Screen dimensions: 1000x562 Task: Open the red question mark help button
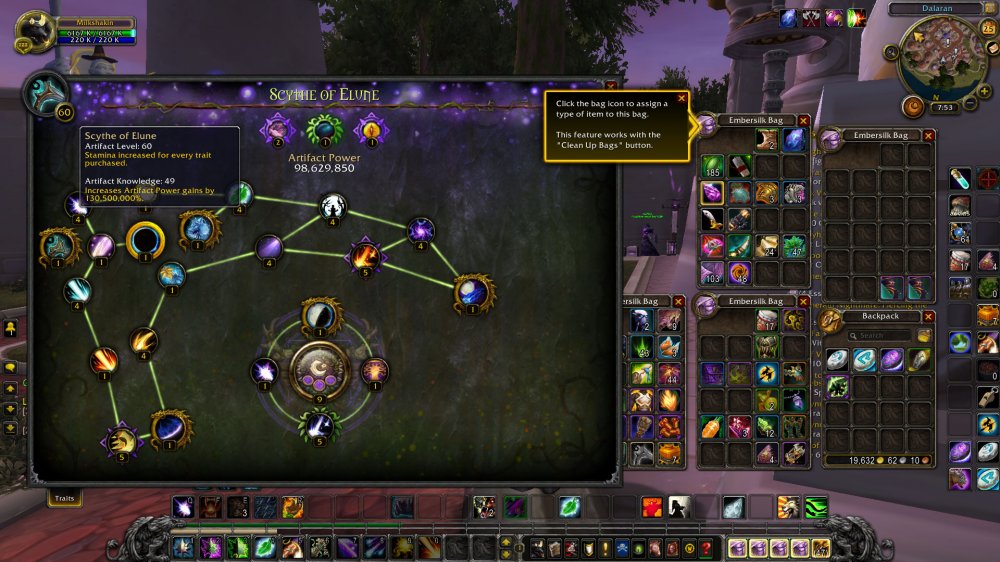coord(706,548)
